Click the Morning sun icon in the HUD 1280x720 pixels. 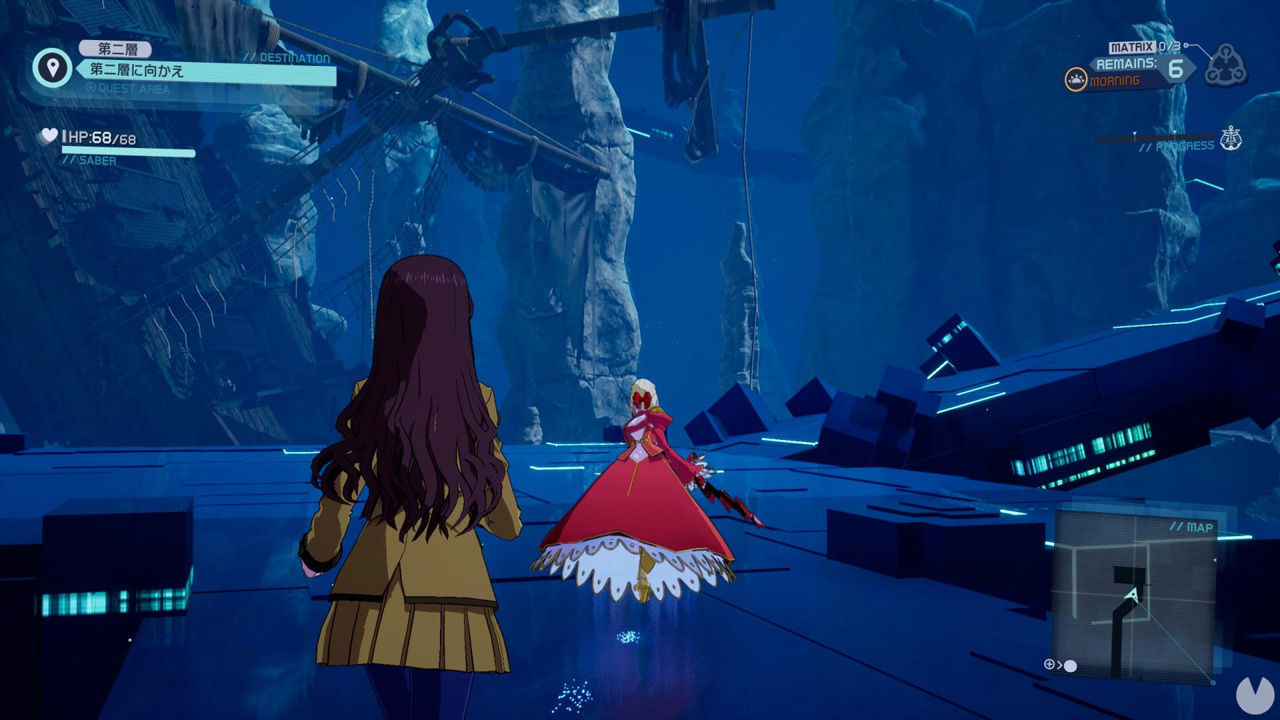[x=1076, y=78]
